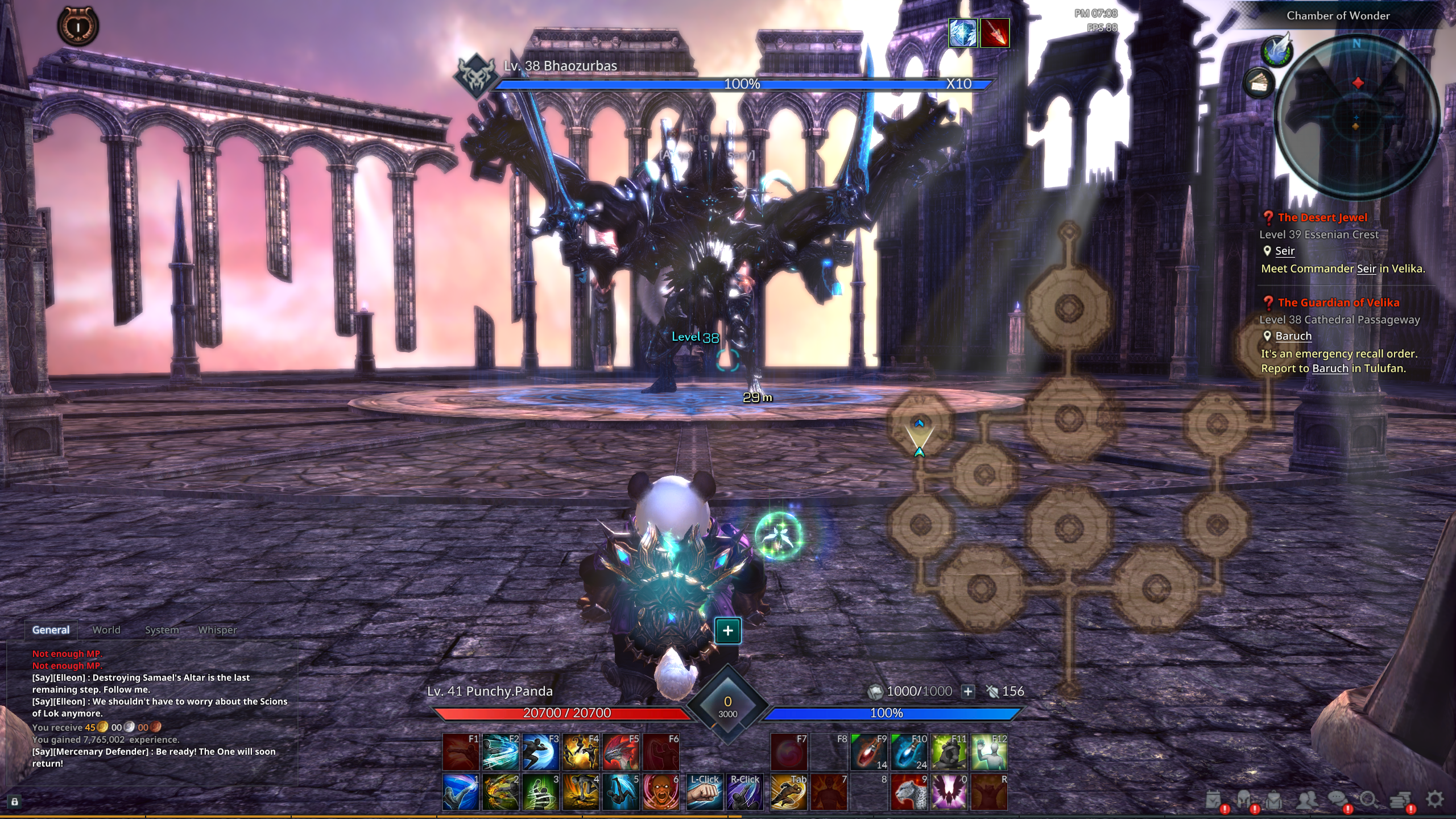Click the plus button beside 1000/1000
This screenshot has height=819, width=1456.
point(968,691)
